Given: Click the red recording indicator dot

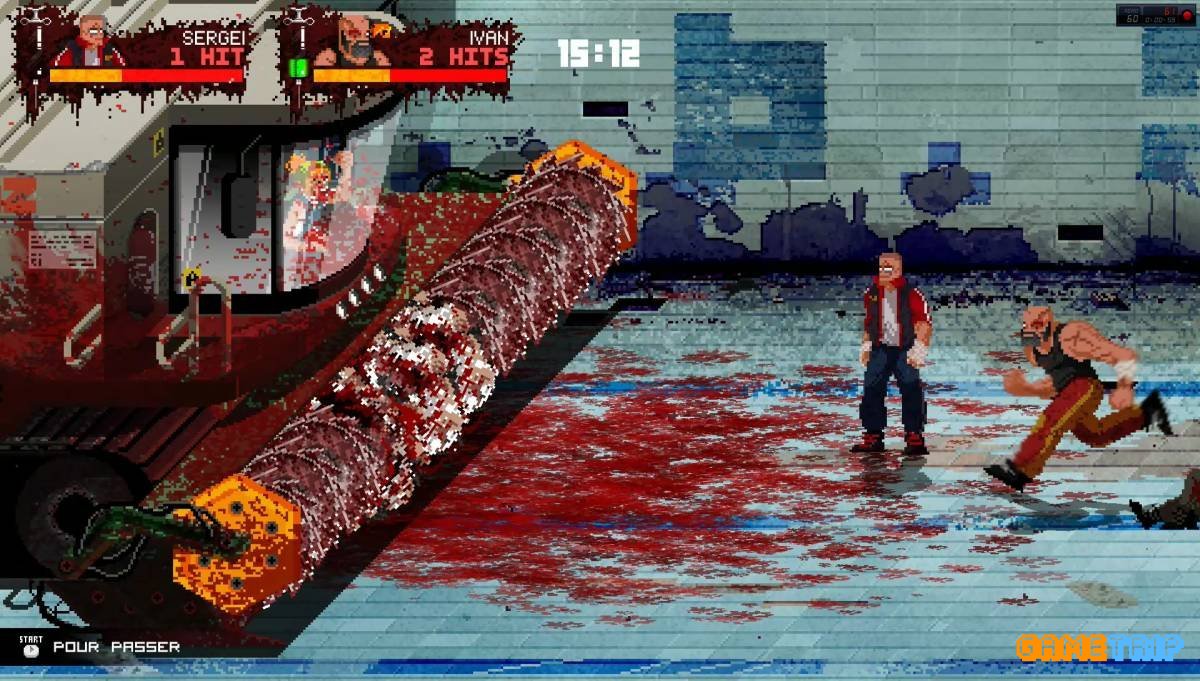Looking at the screenshot, I should [1187, 16].
